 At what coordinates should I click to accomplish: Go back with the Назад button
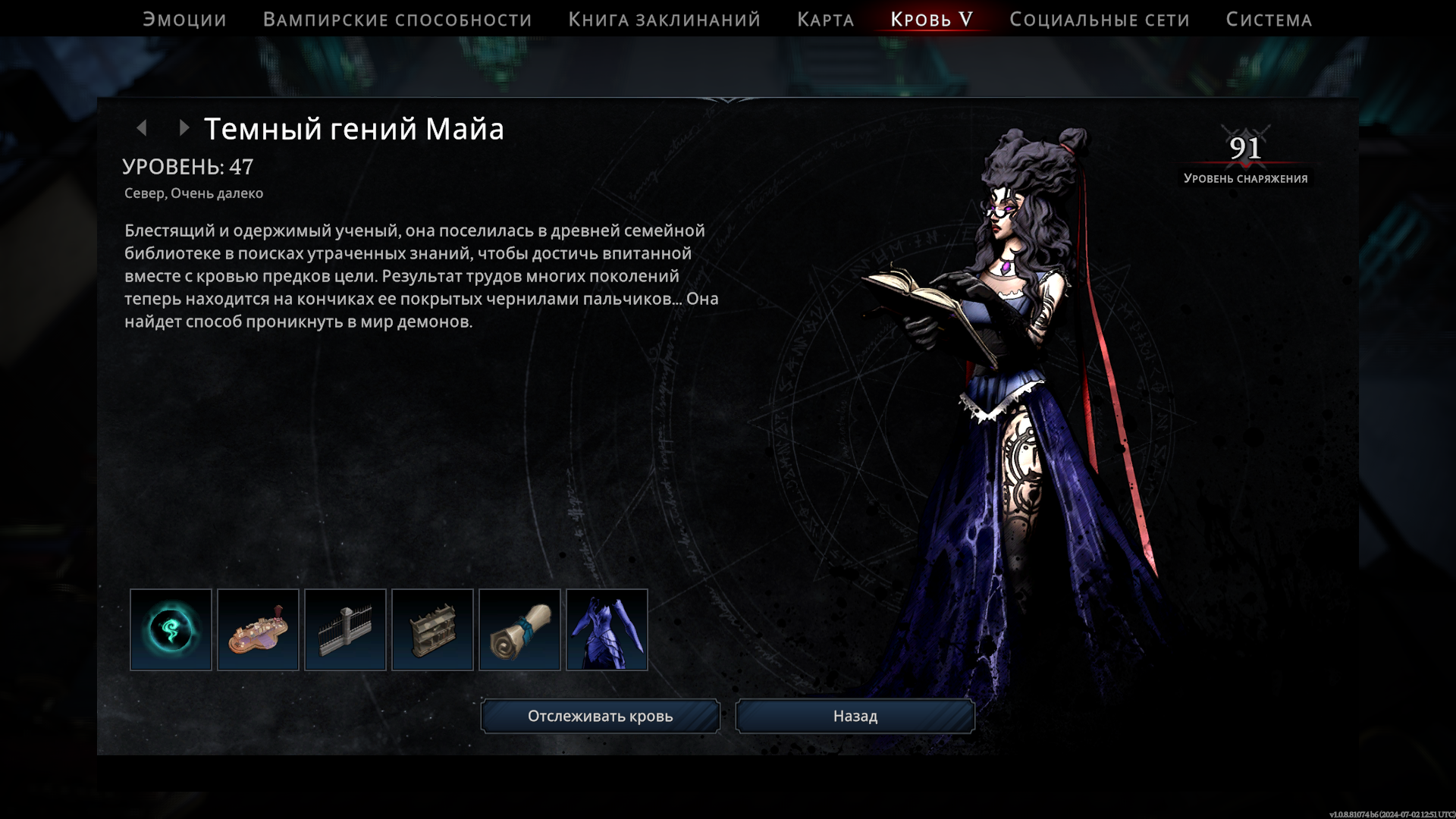tap(855, 716)
